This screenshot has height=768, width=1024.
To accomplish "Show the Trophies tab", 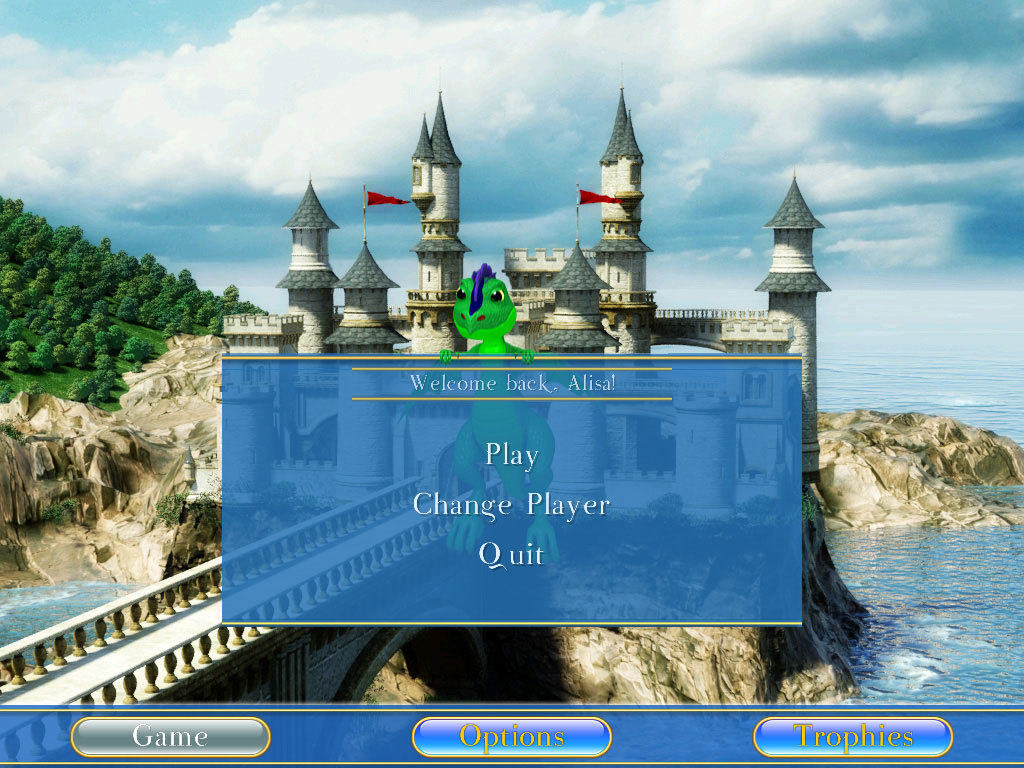I will tap(852, 737).
